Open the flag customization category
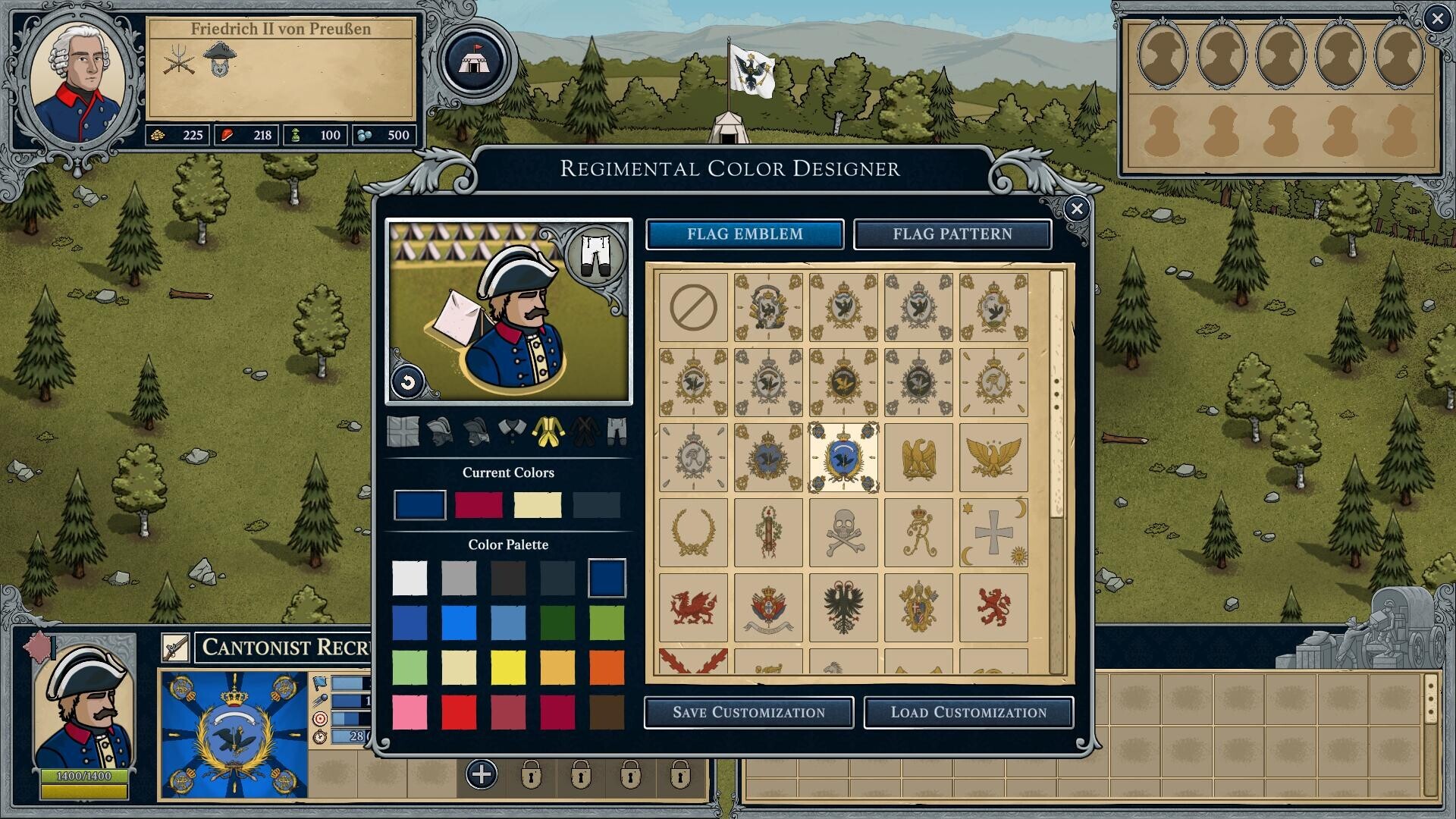This screenshot has height=819, width=1456. pyautogui.click(x=403, y=432)
